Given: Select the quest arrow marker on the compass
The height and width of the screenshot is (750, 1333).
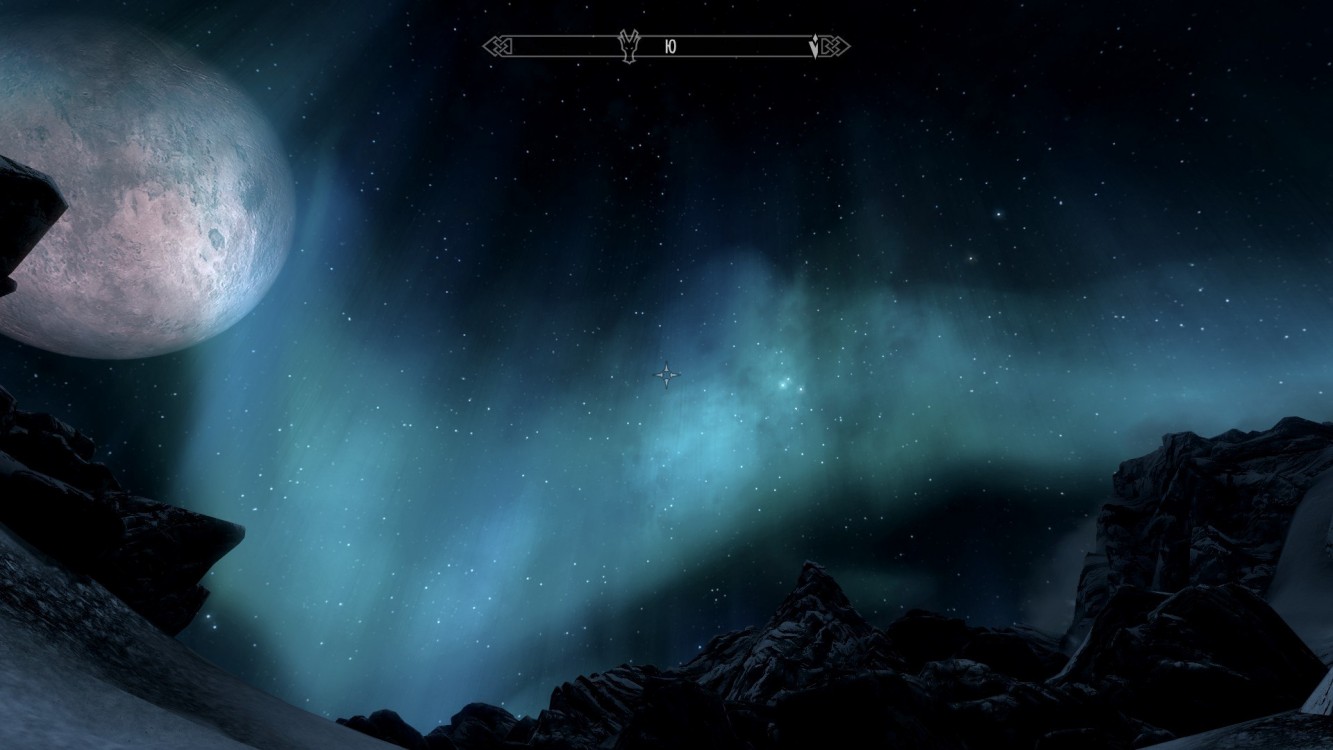Looking at the screenshot, I should click(x=814, y=47).
